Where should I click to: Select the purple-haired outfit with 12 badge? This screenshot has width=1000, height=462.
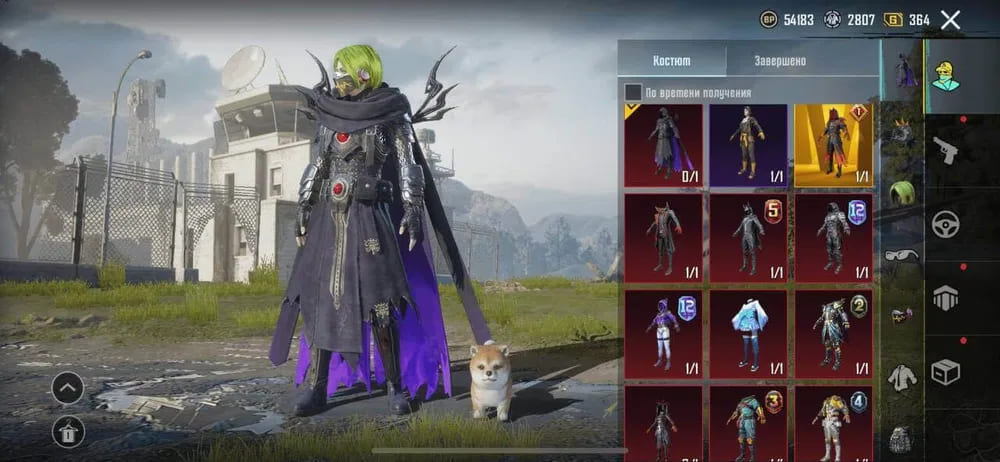click(x=663, y=334)
